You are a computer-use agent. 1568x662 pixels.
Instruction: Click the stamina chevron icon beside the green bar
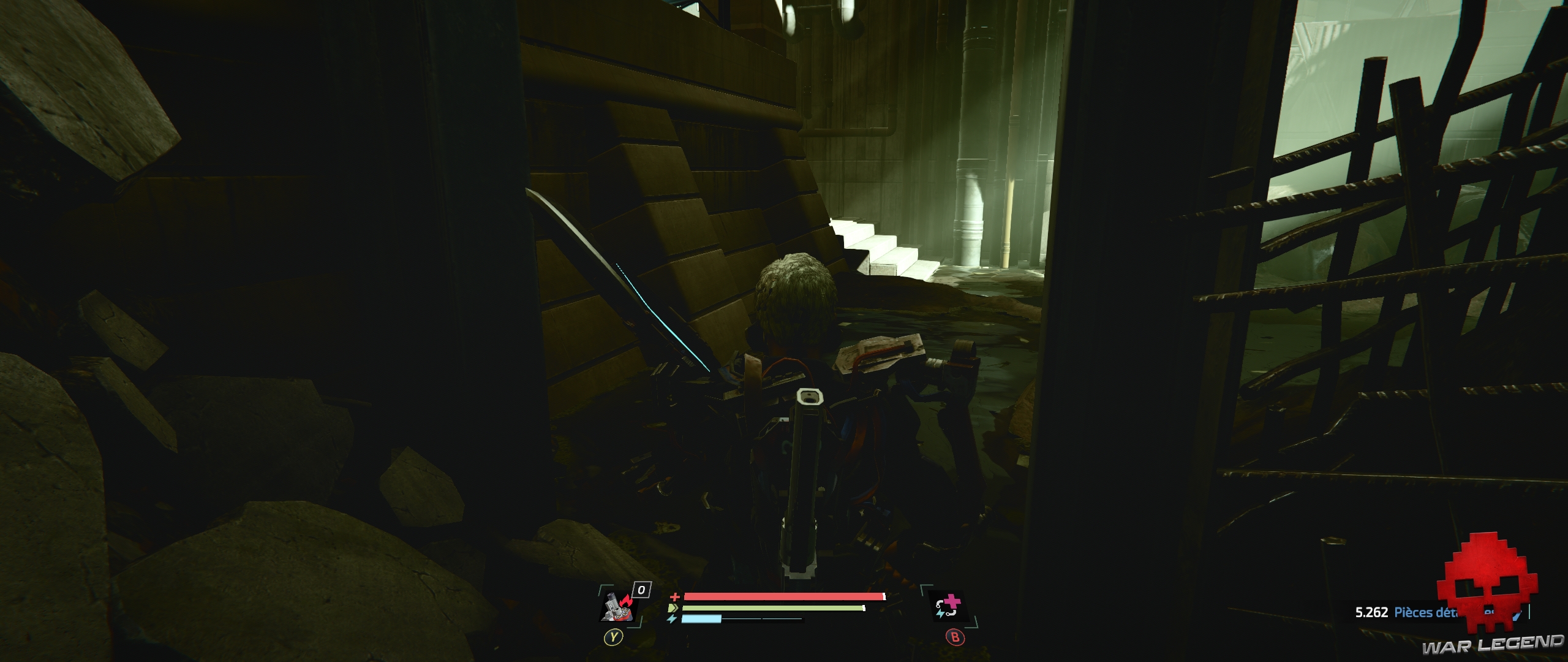coord(673,608)
